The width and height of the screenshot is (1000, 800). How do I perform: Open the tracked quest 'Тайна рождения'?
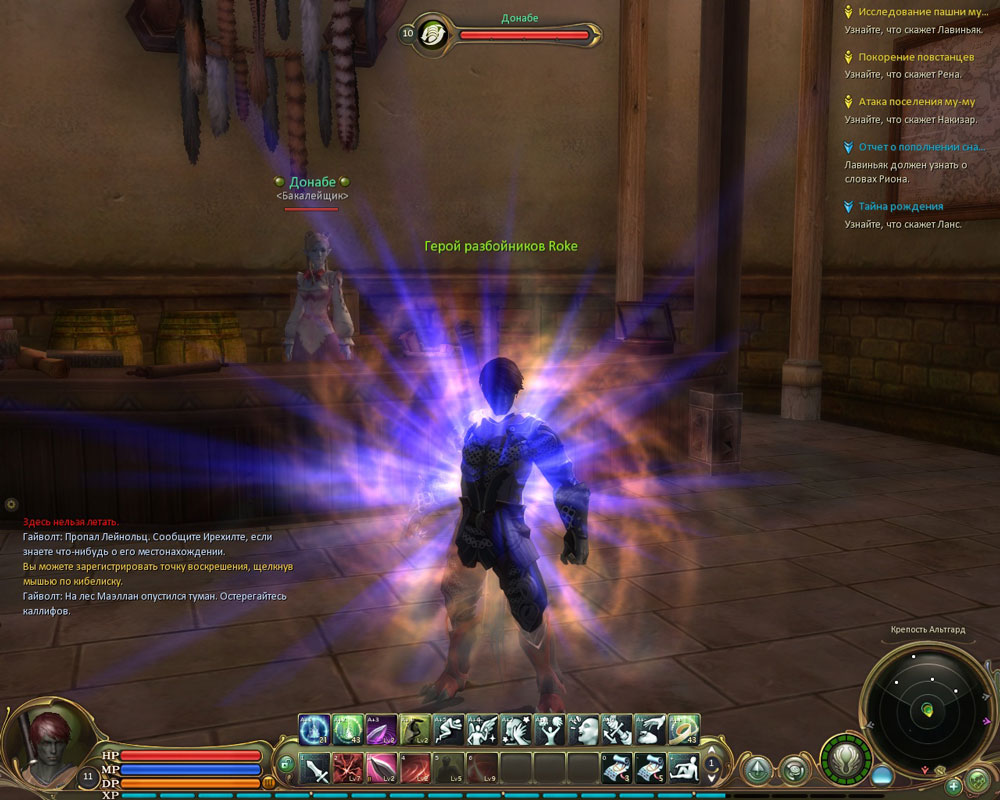(900, 207)
